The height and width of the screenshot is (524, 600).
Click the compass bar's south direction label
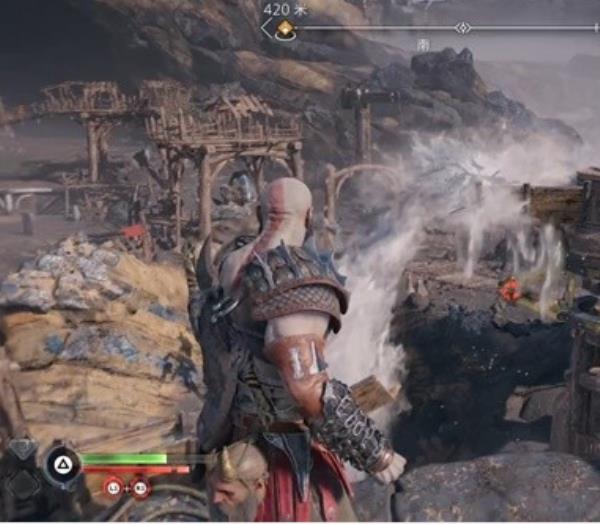pos(423,45)
